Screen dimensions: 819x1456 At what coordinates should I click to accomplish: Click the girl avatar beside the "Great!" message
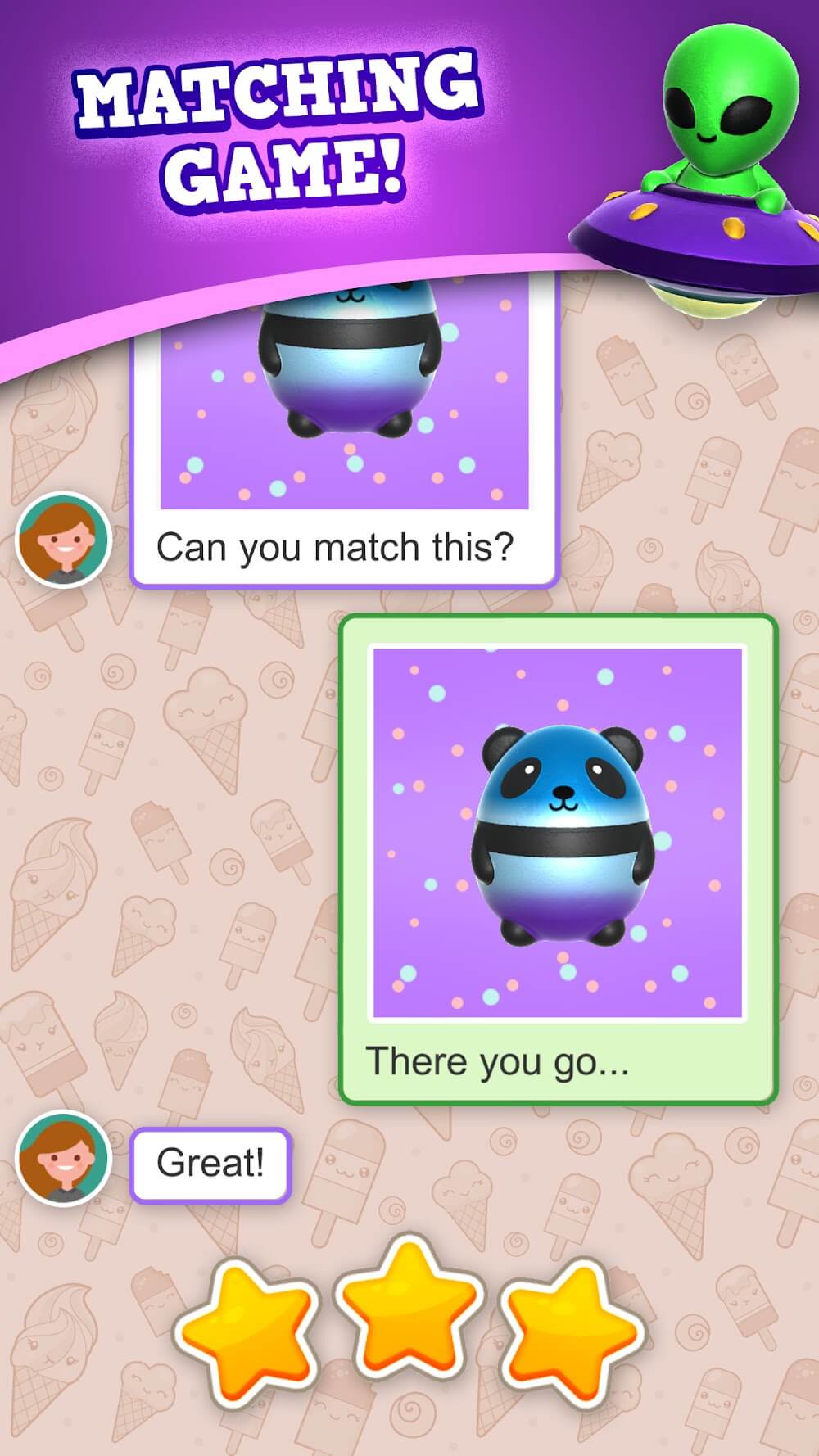click(x=63, y=1158)
